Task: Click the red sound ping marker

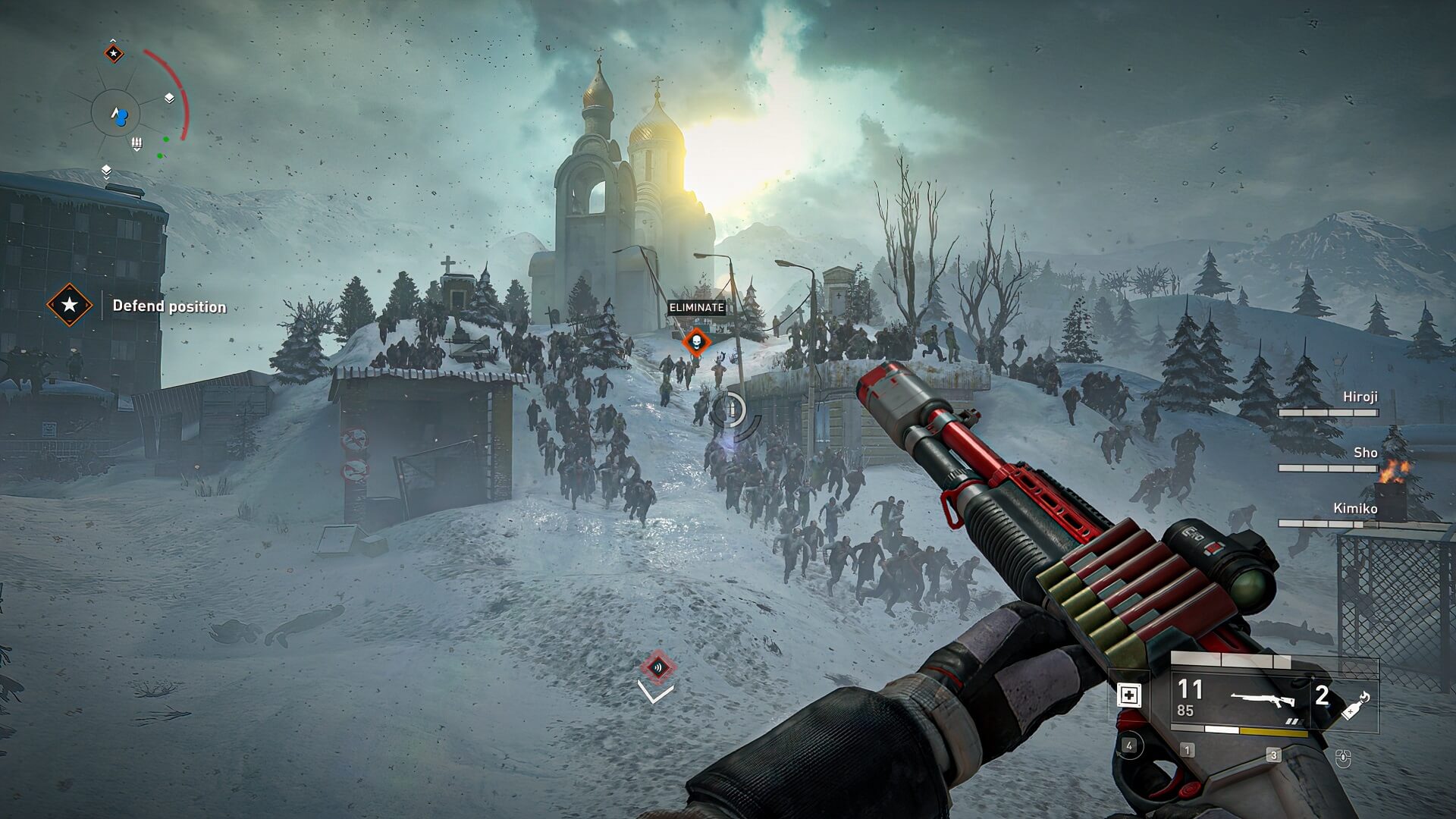Action: click(657, 667)
